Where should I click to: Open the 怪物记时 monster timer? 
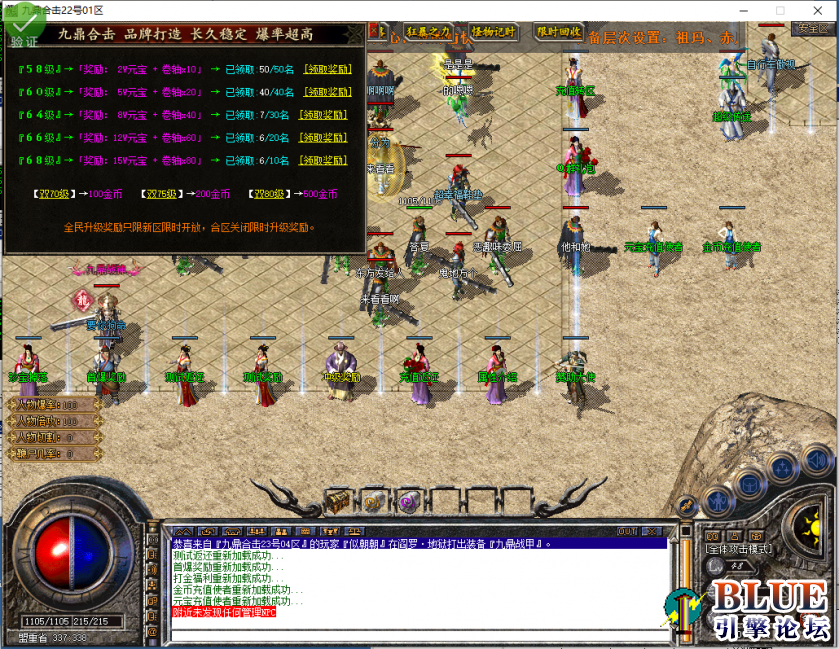click(493, 32)
